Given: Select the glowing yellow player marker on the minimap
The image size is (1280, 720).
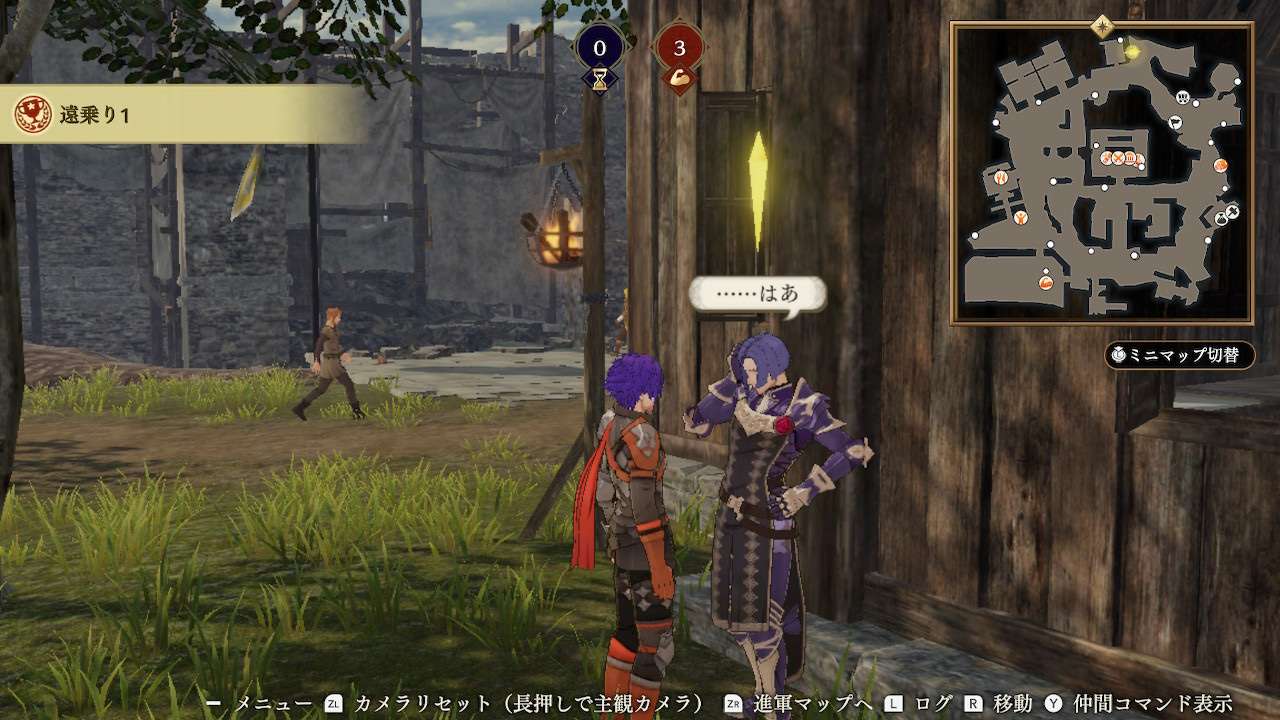Looking at the screenshot, I should coord(1132,52).
